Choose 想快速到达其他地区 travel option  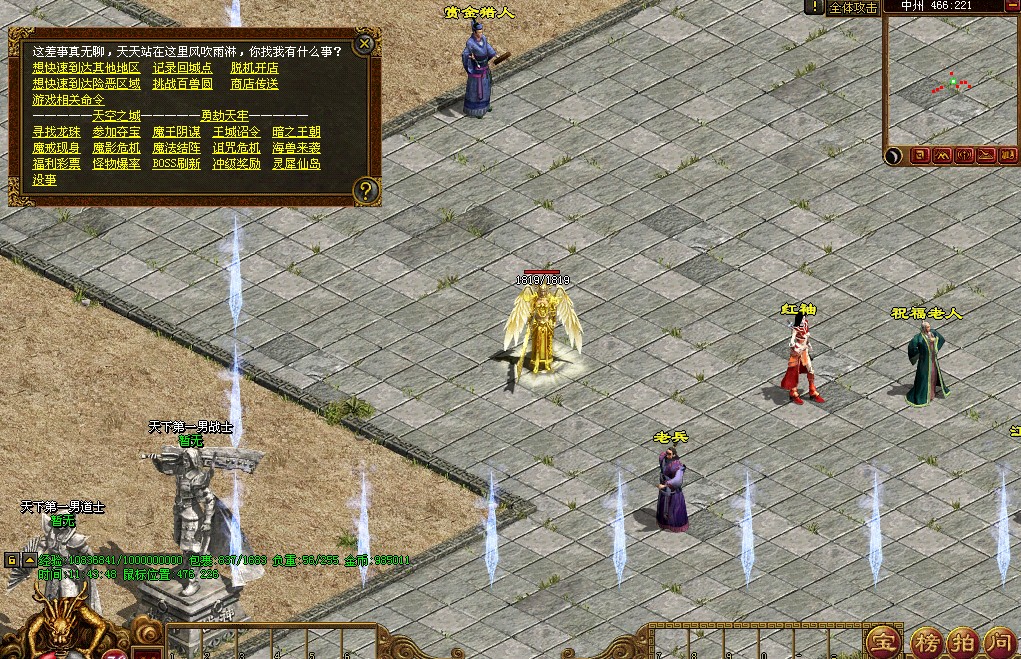[86, 68]
